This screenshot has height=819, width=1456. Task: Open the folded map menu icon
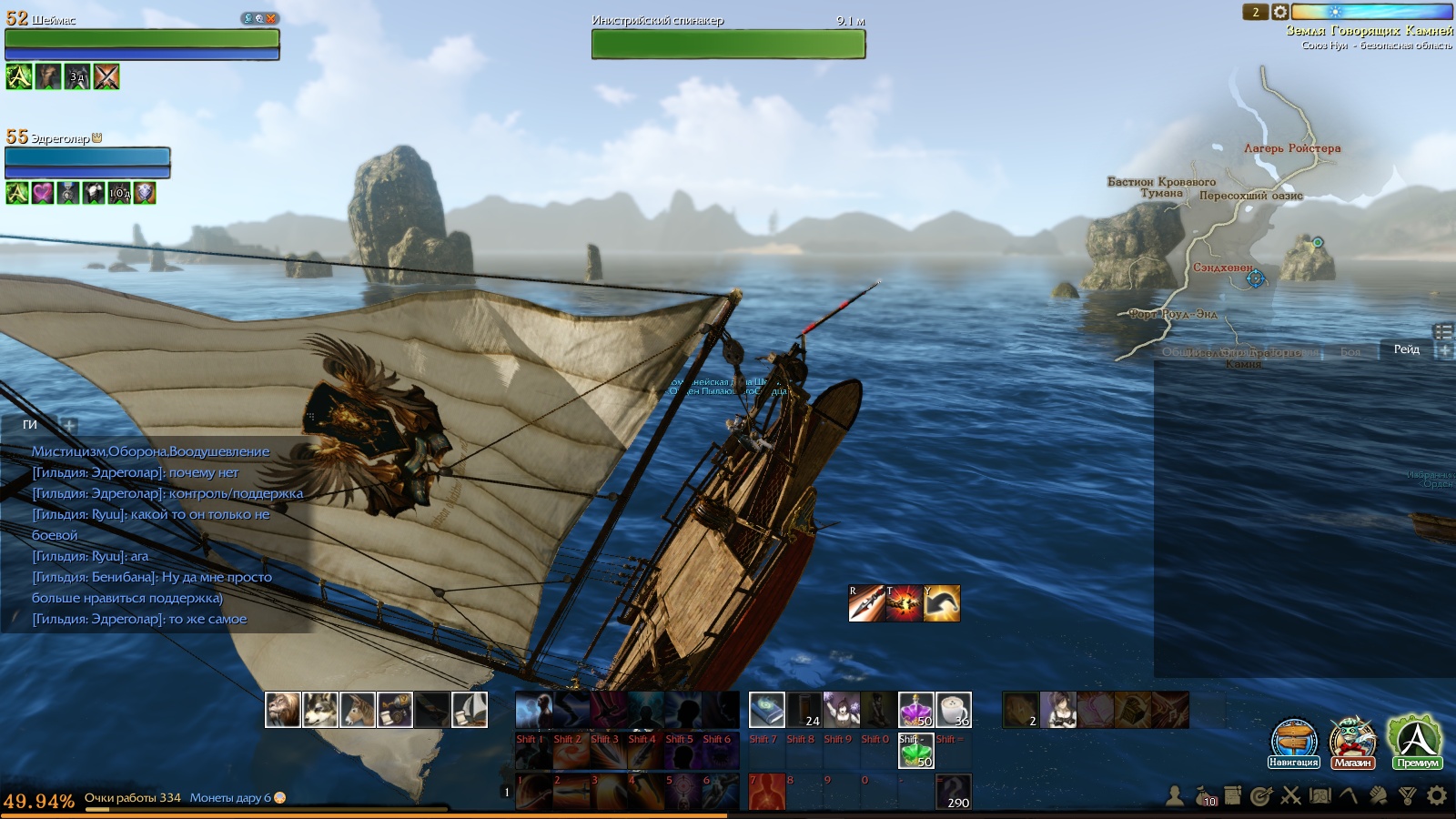click(1319, 796)
